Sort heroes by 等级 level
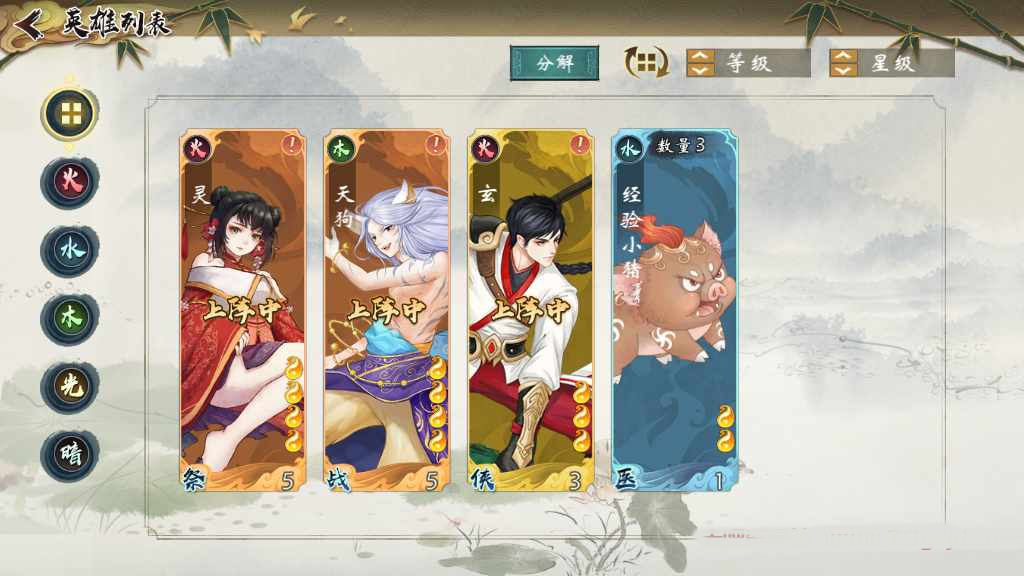This screenshot has width=1024, height=576. (x=747, y=63)
